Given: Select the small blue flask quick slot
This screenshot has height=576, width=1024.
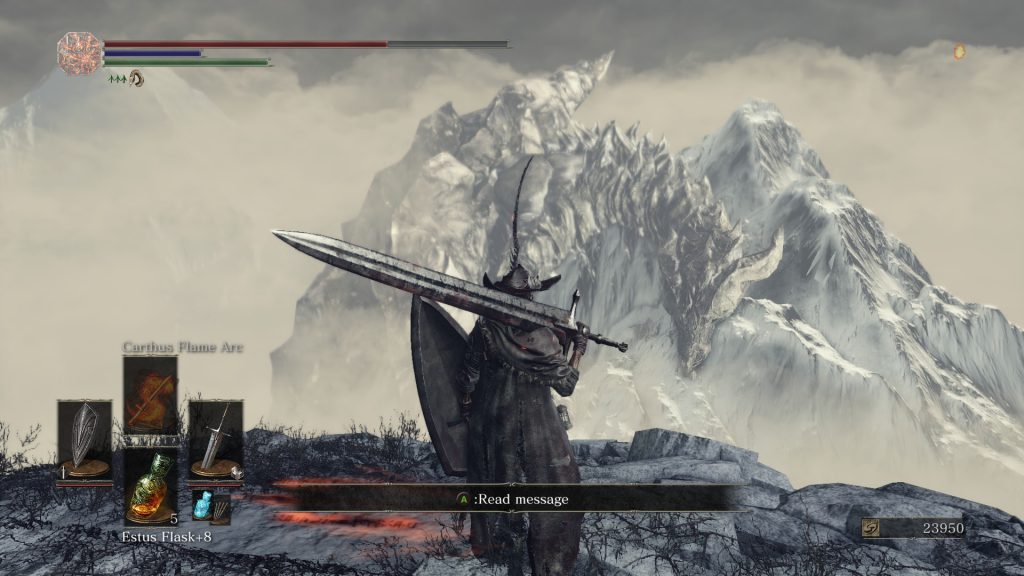Looking at the screenshot, I should pos(203,506).
